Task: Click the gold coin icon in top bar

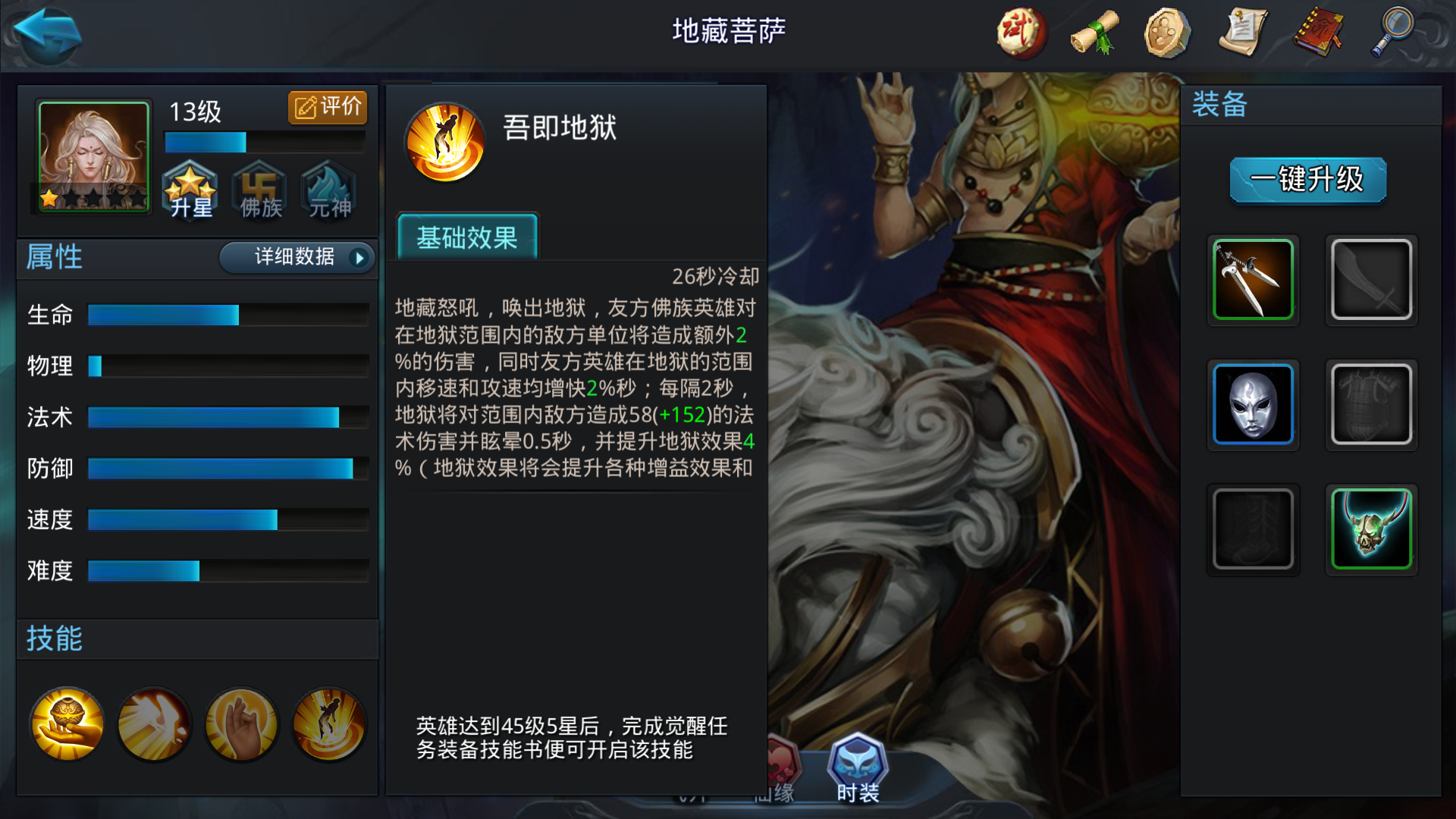Action: click(x=1169, y=32)
